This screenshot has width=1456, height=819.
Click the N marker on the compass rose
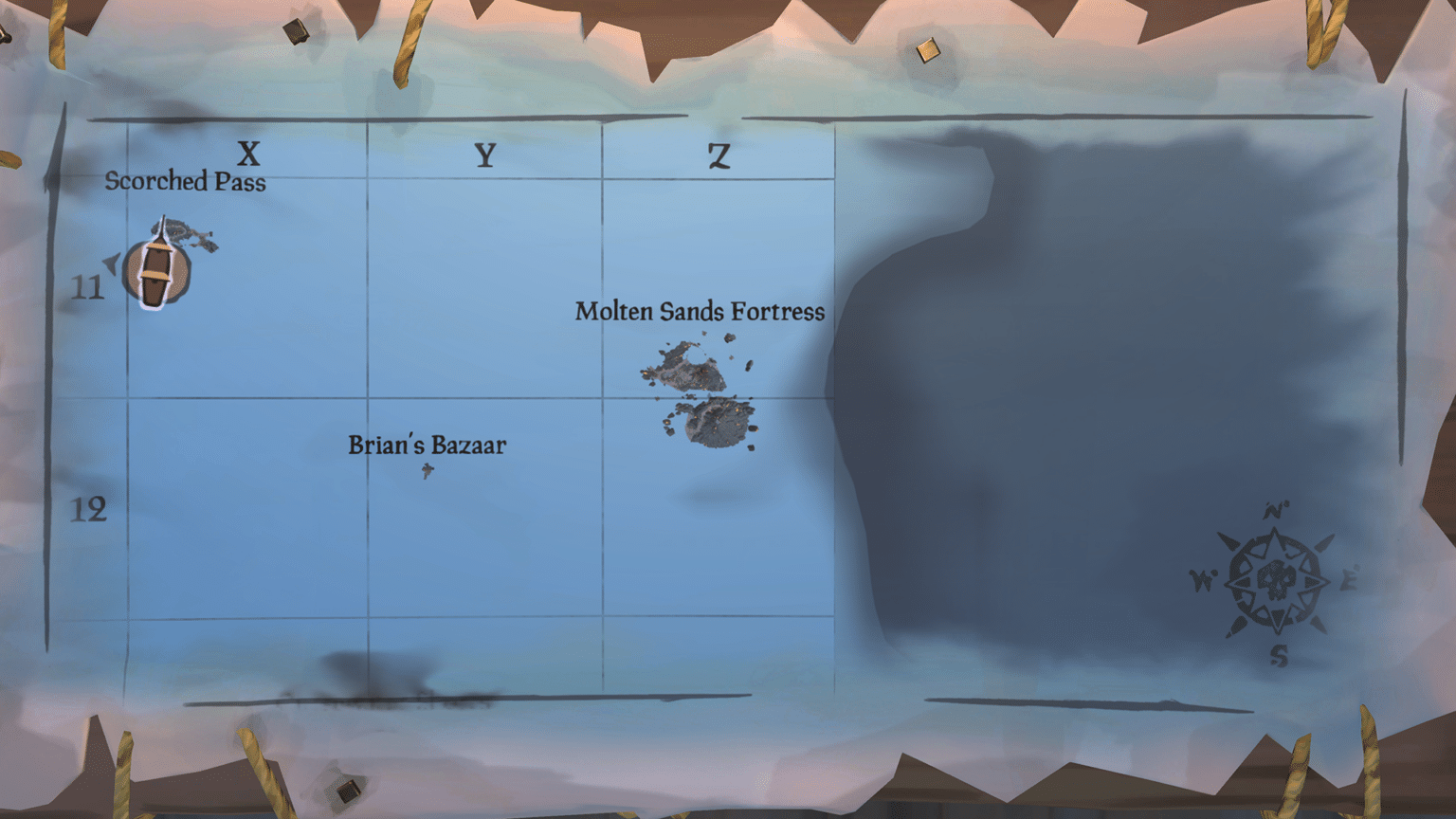point(1274,509)
